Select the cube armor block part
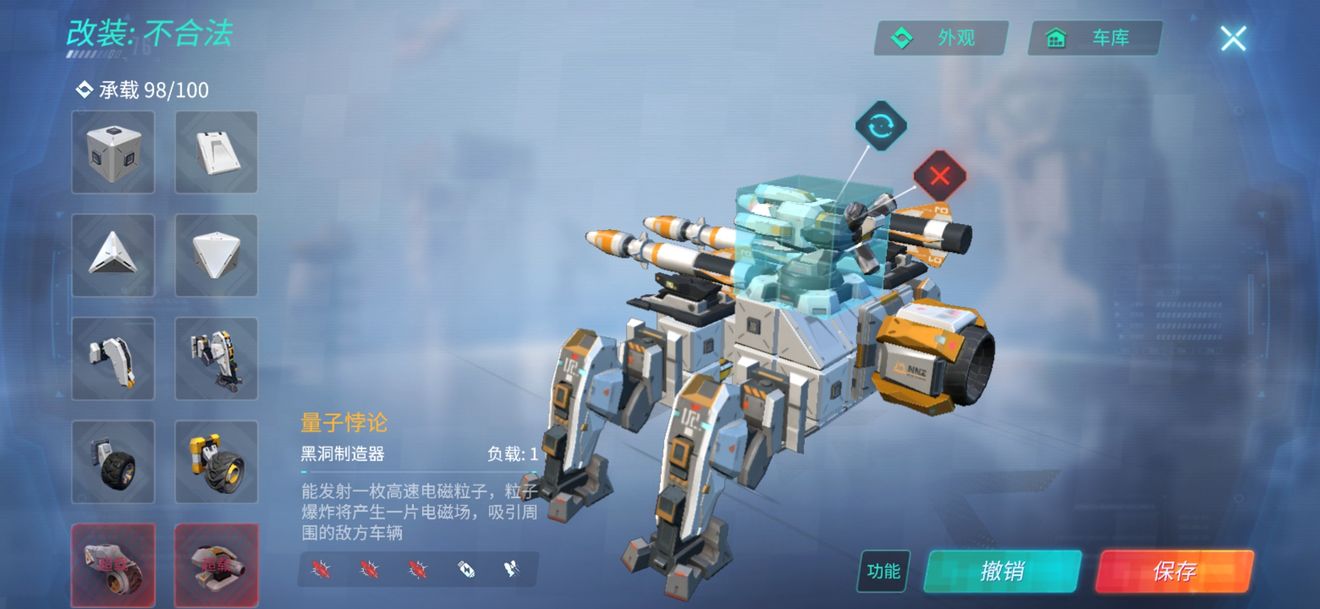The height and width of the screenshot is (609, 1320). [113, 152]
